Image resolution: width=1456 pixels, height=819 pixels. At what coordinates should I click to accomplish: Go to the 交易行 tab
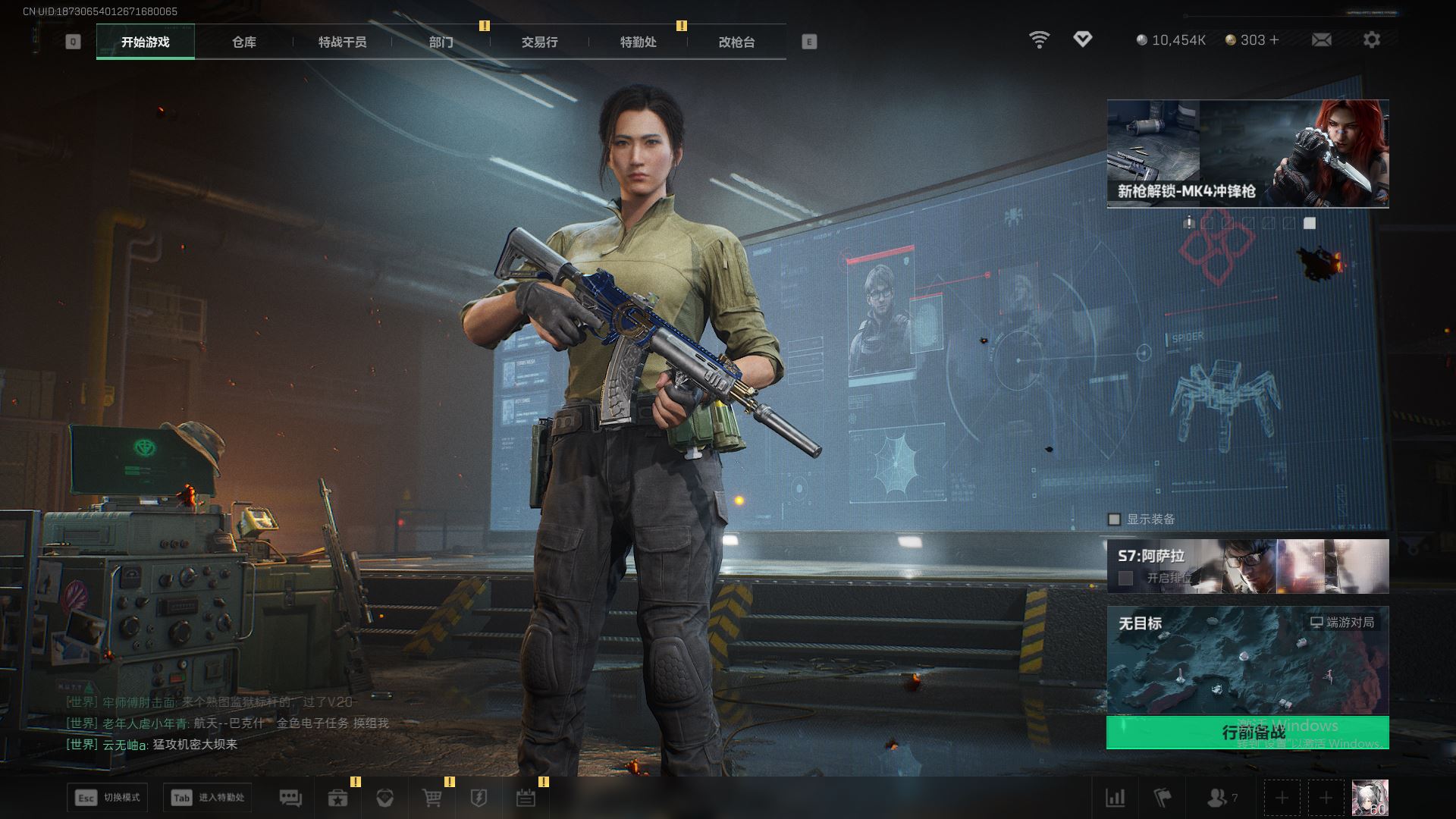[539, 42]
